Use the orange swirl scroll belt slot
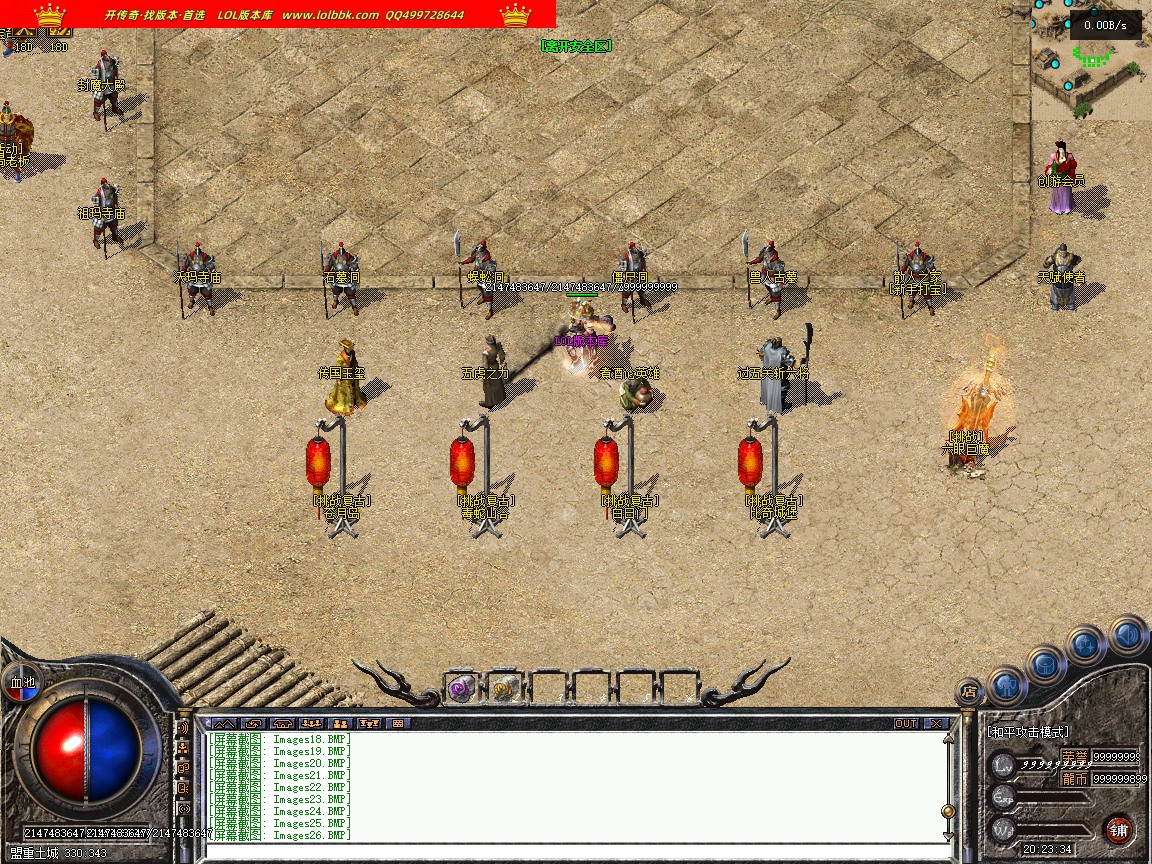Image resolution: width=1152 pixels, height=864 pixels. (x=504, y=688)
